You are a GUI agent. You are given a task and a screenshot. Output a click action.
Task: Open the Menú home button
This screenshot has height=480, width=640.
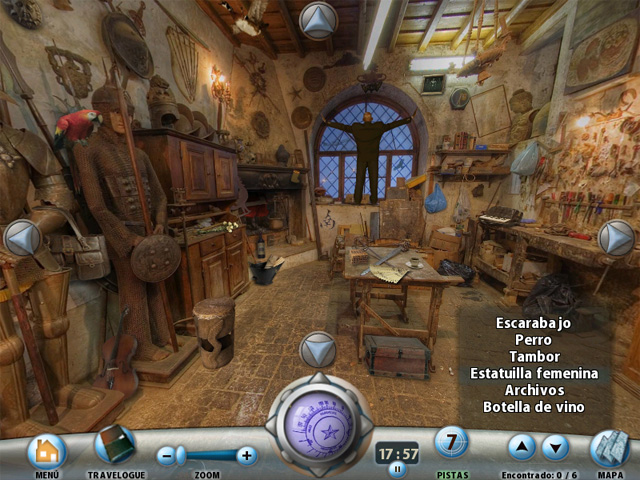pyautogui.click(x=46, y=451)
